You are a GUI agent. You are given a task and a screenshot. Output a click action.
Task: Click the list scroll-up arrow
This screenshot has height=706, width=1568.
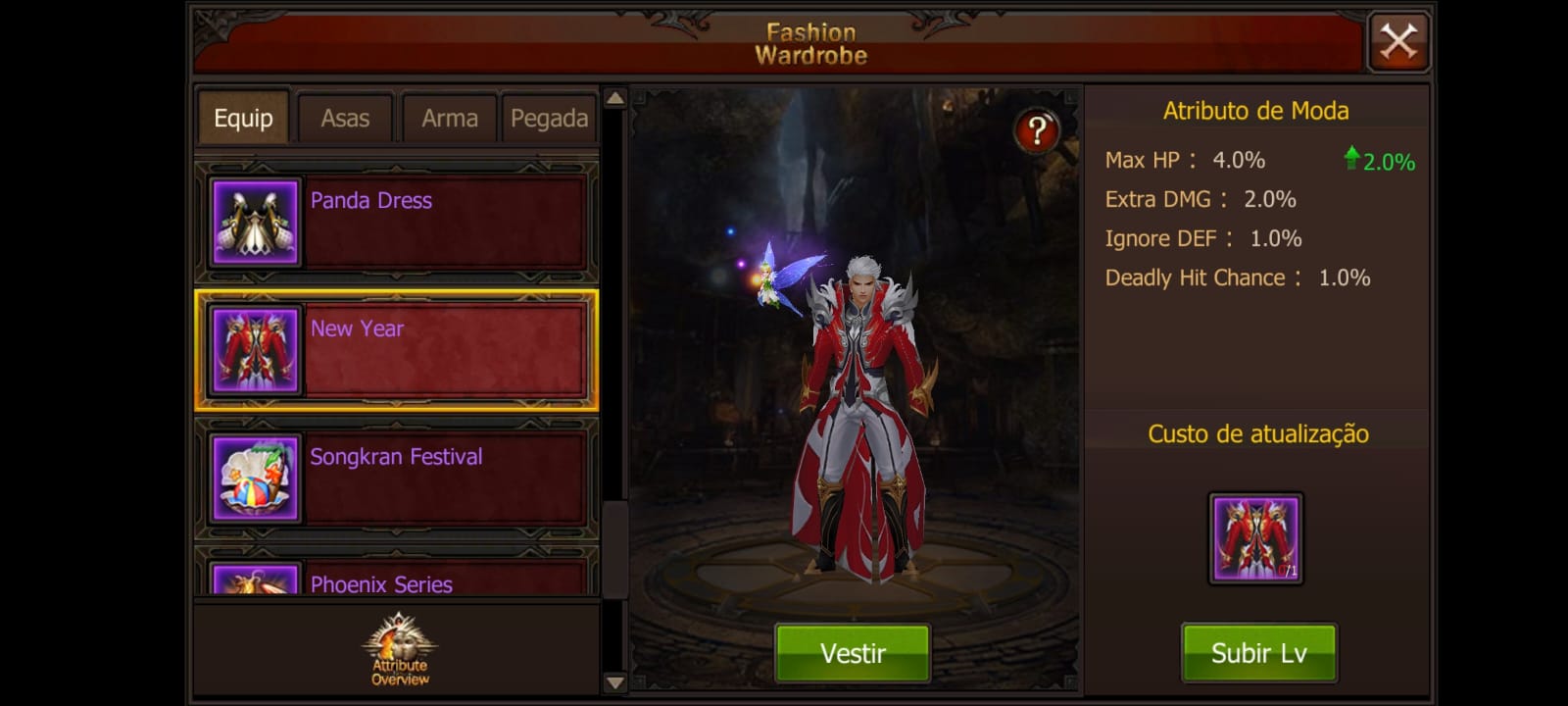tap(614, 98)
